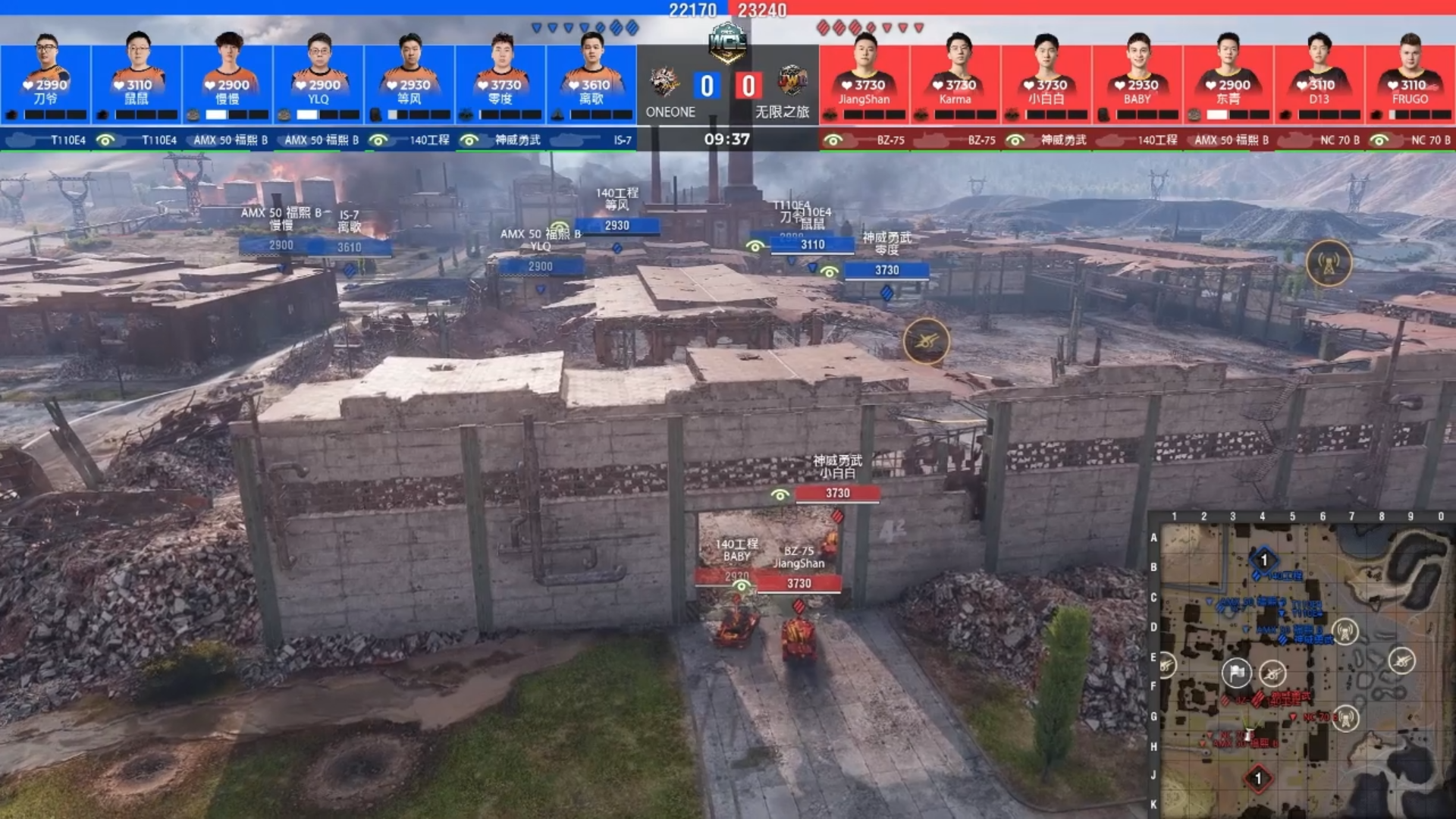Select Karma's player portrait
The width and height of the screenshot is (1456, 819).
click(955, 77)
